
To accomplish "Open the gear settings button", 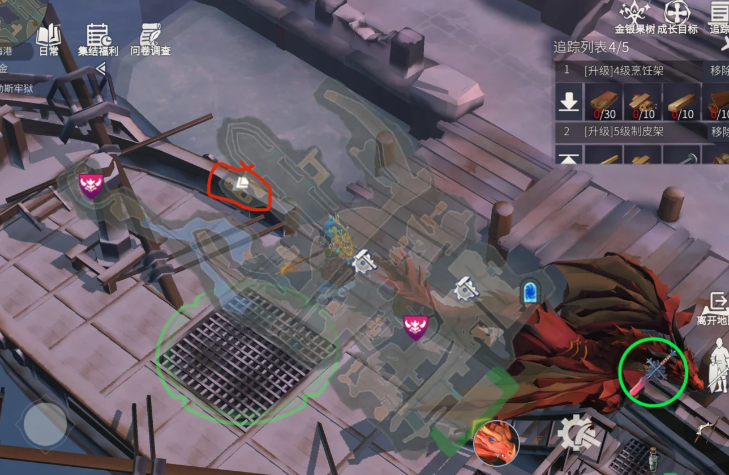I will (x=578, y=436).
